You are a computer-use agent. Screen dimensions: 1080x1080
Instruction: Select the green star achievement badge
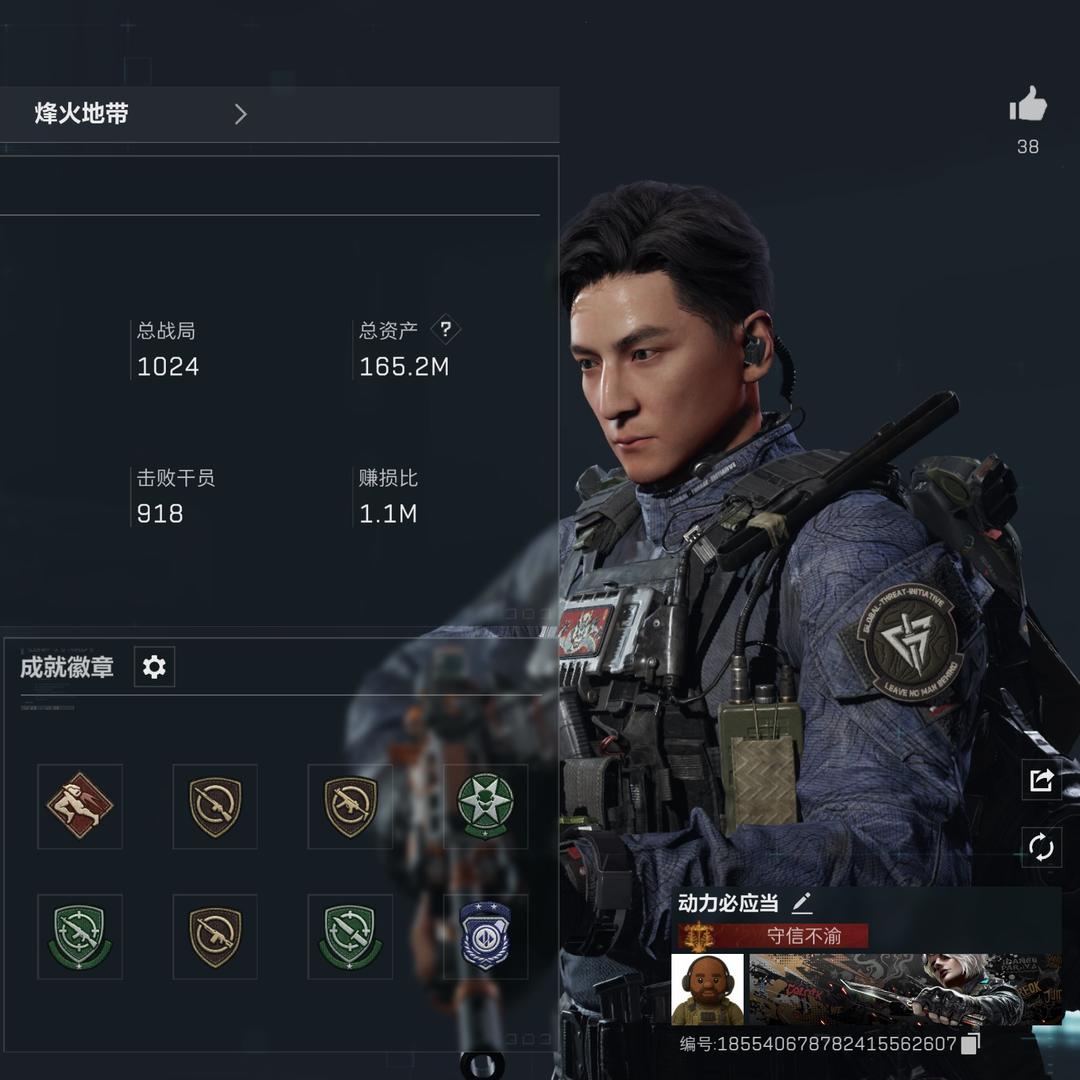pyautogui.click(x=485, y=806)
